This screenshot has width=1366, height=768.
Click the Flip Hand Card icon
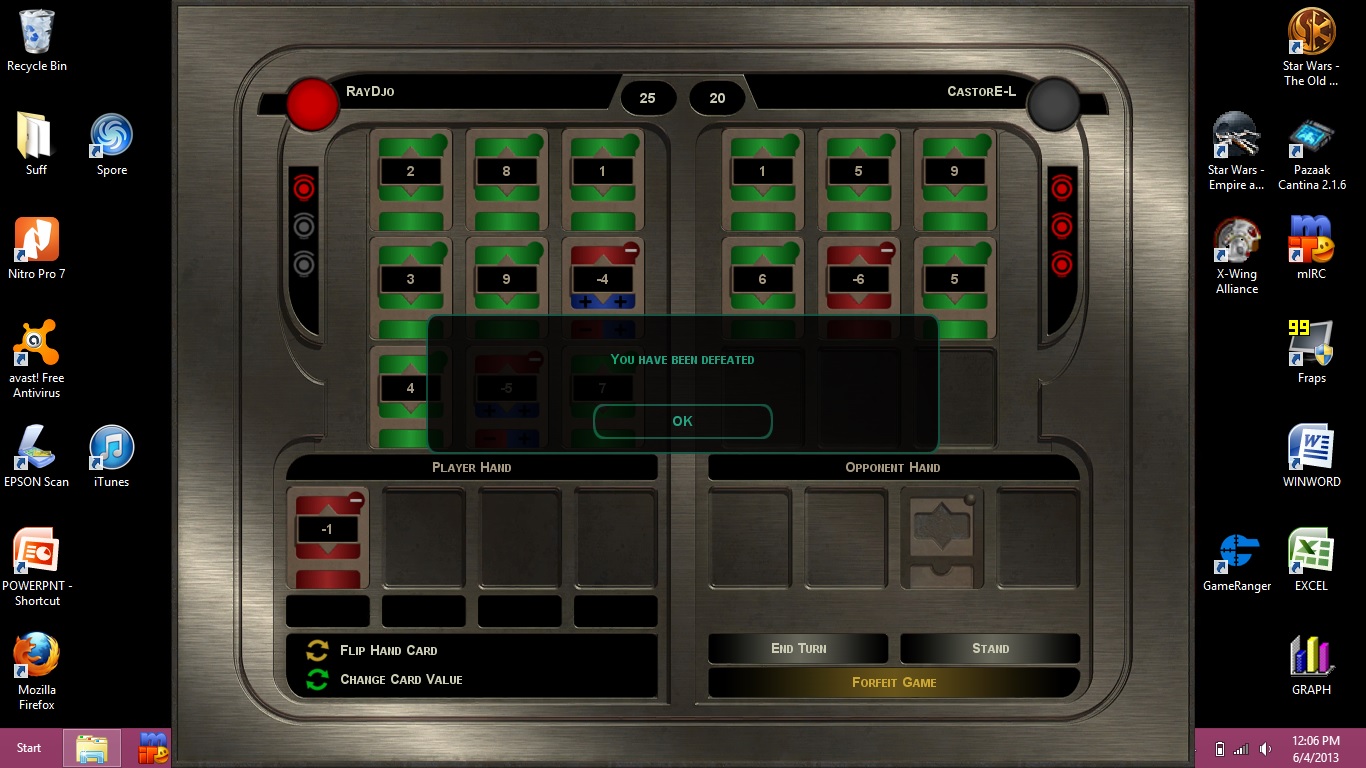coord(317,650)
